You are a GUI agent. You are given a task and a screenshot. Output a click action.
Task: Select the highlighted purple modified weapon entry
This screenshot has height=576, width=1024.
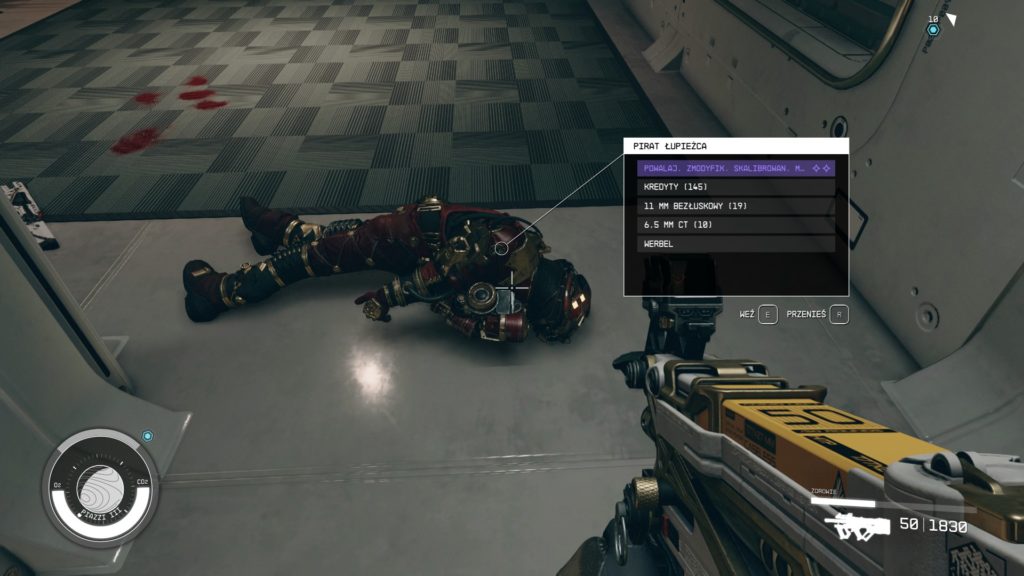[x=736, y=169]
